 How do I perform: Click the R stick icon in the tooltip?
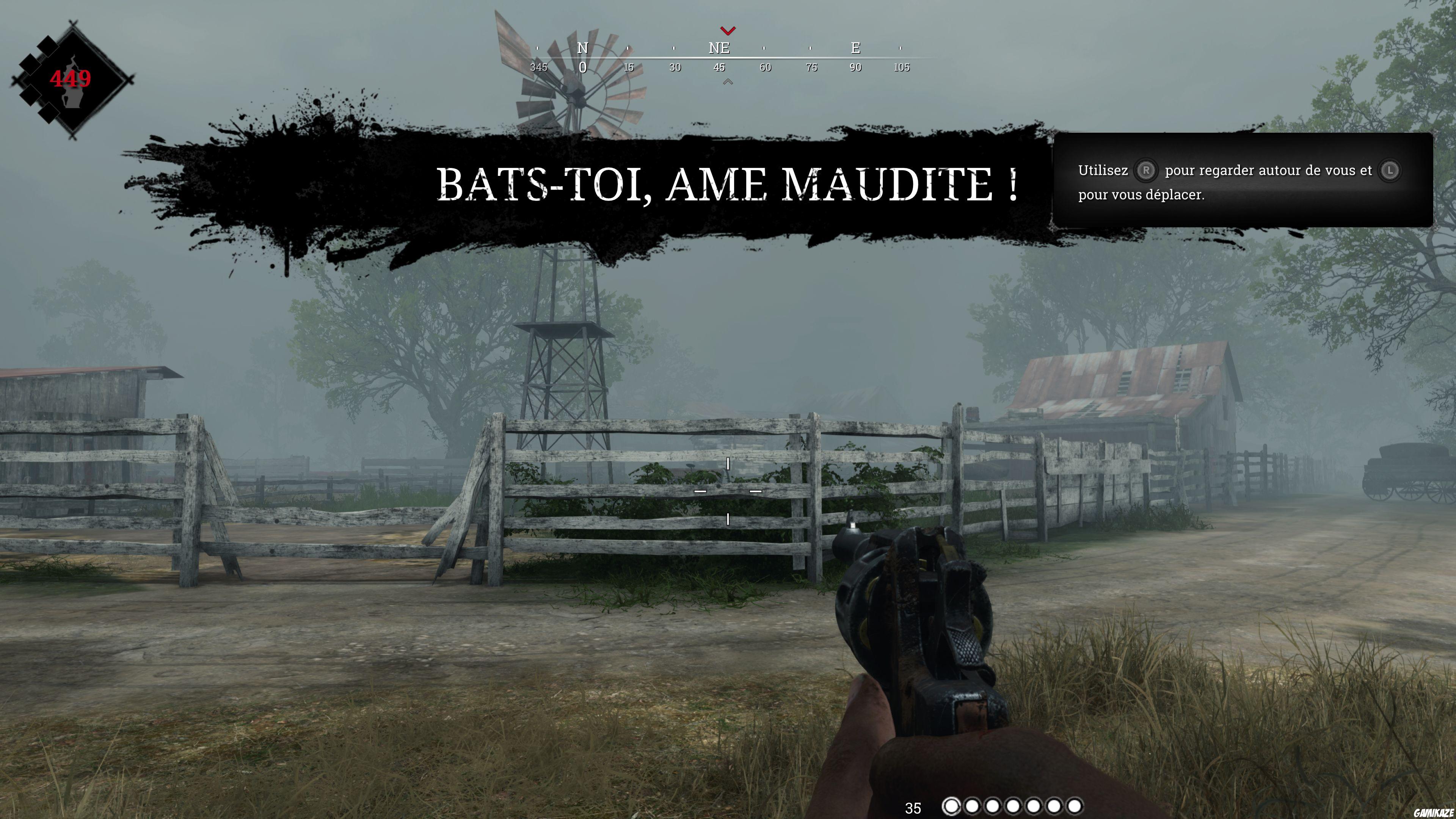[x=1147, y=170]
